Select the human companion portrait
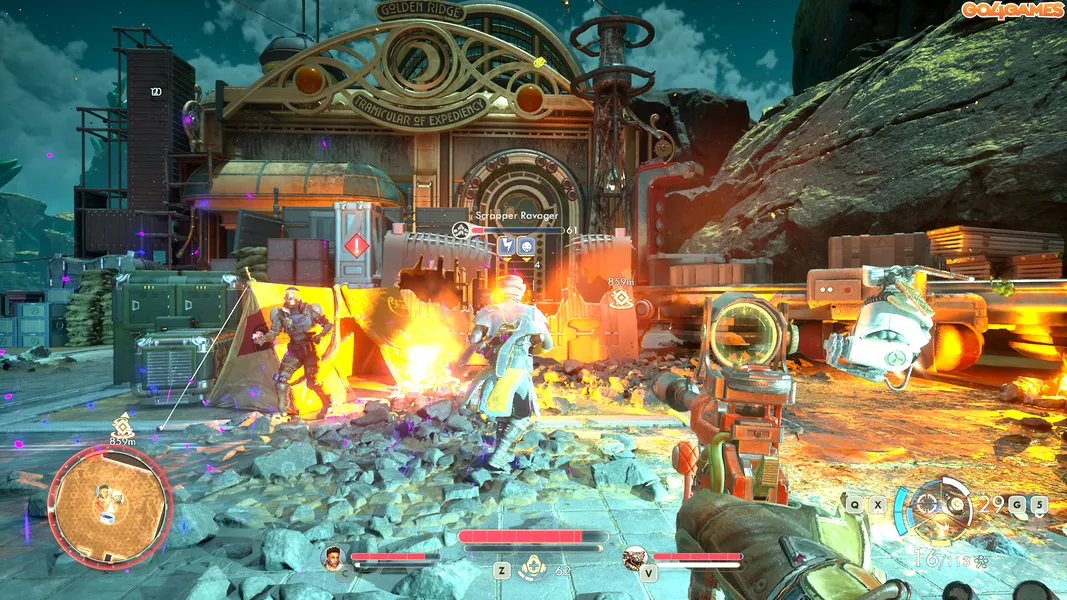1067x600 pixels. [332, 557]
